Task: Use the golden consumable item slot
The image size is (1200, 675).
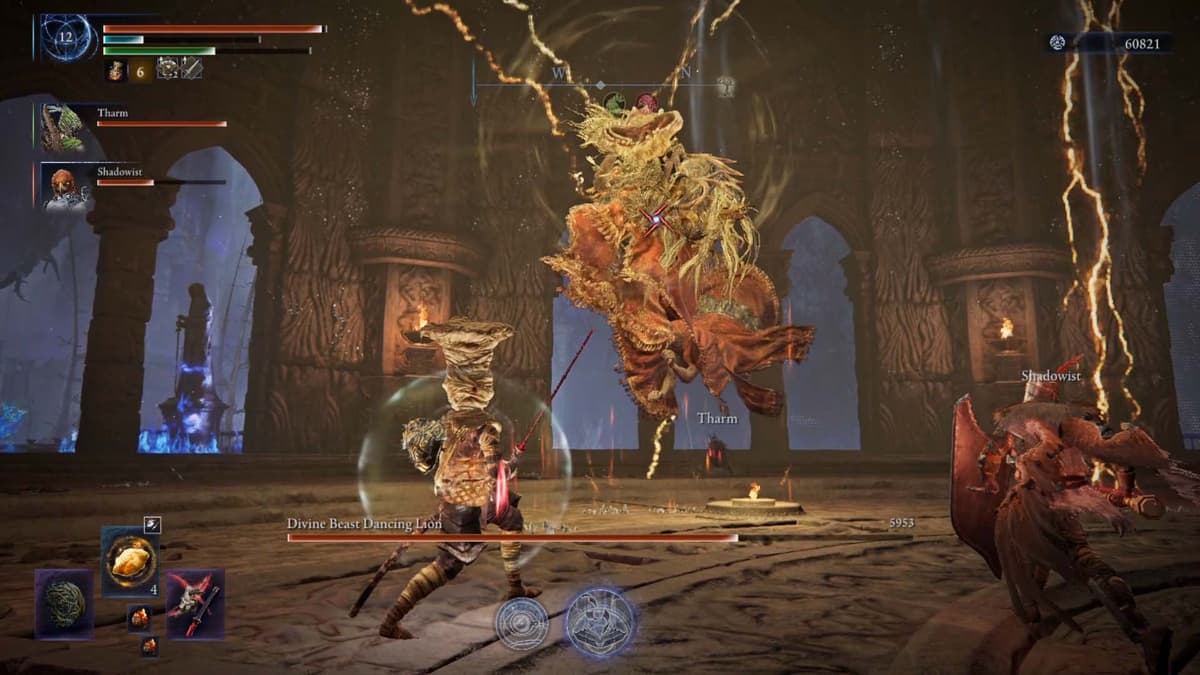Action: tap(131, 561)
